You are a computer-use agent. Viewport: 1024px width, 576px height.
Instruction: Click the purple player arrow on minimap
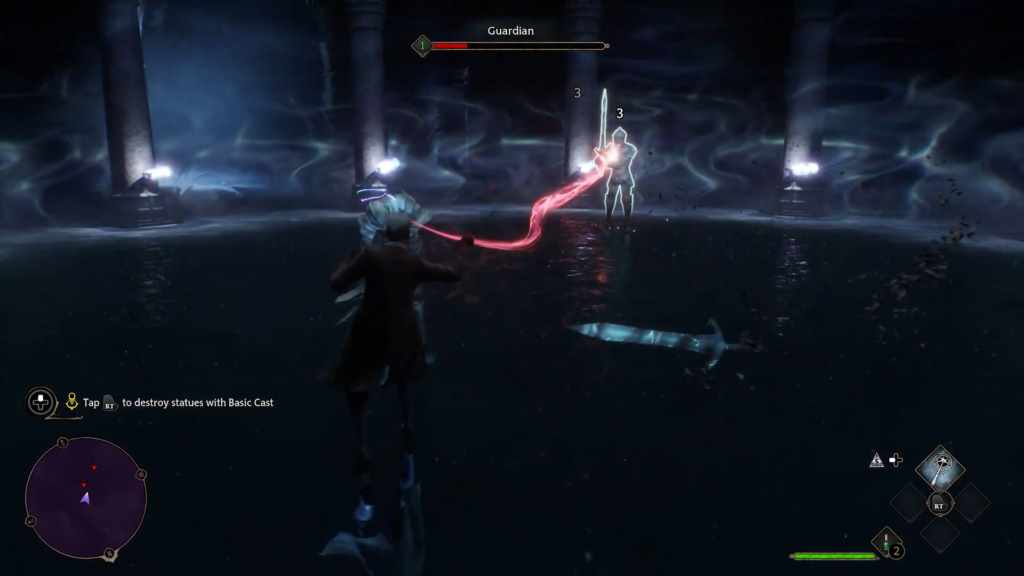coord(85,497)
